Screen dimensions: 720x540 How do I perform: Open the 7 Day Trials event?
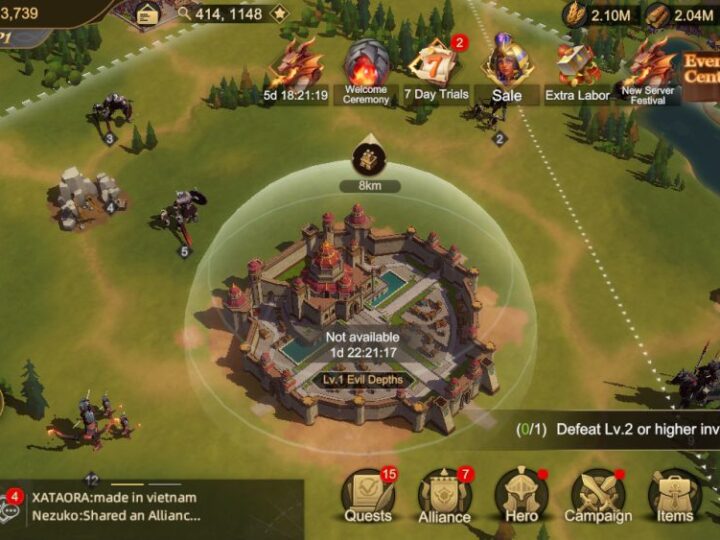(434, 70)
